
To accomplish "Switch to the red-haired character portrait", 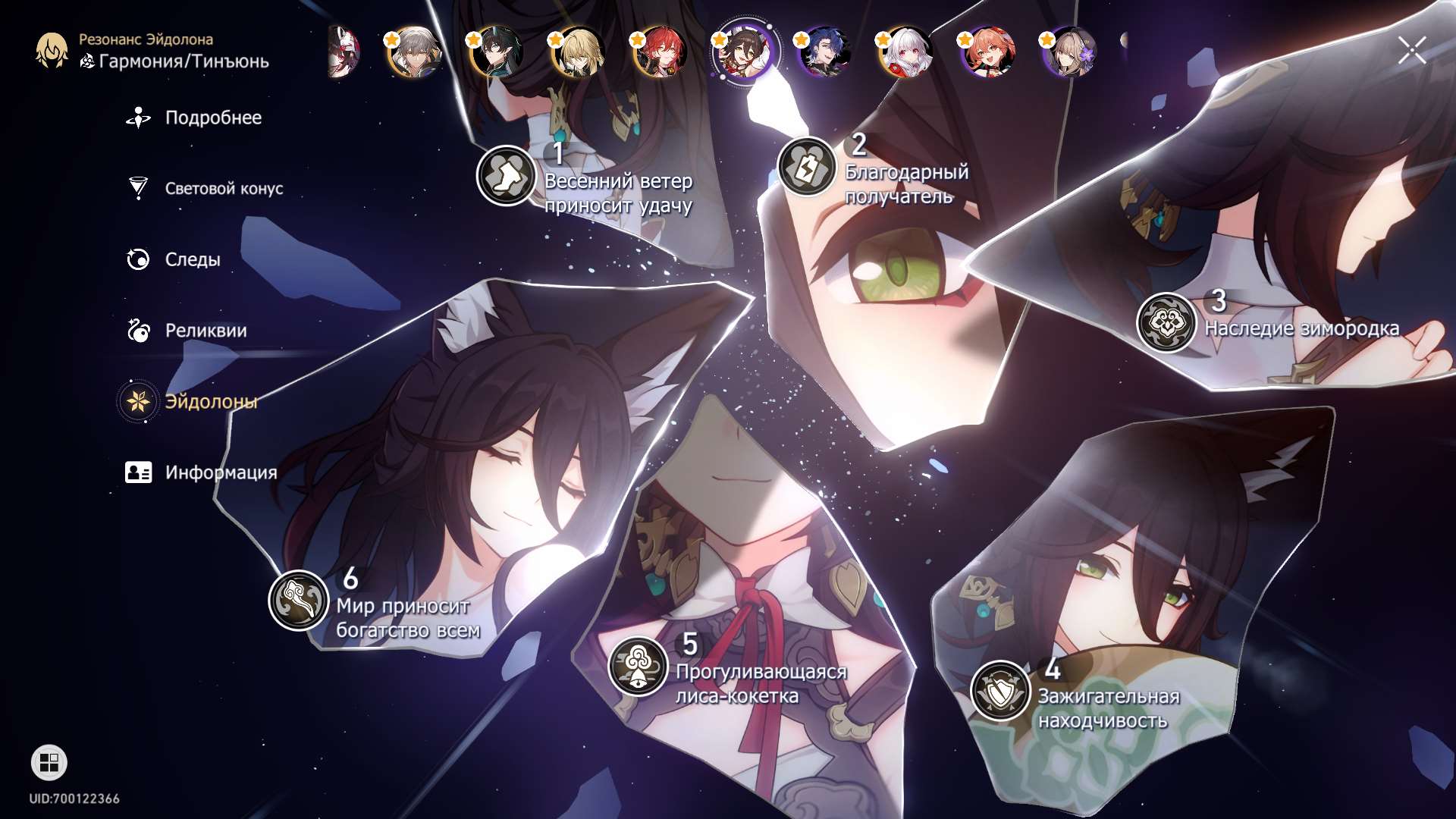I will coord(660,52).
